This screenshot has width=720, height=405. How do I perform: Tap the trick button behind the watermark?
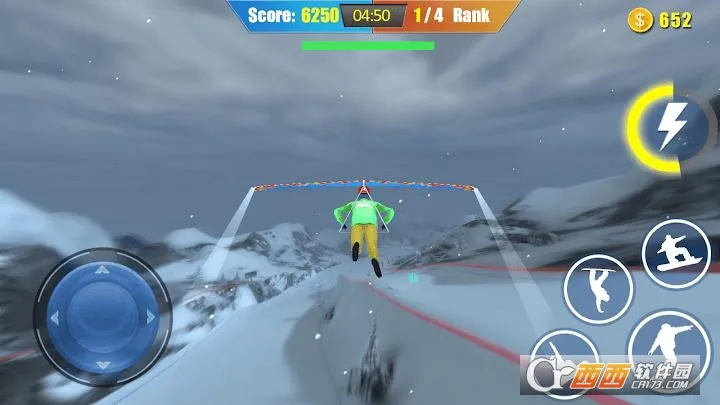[566, 364]
